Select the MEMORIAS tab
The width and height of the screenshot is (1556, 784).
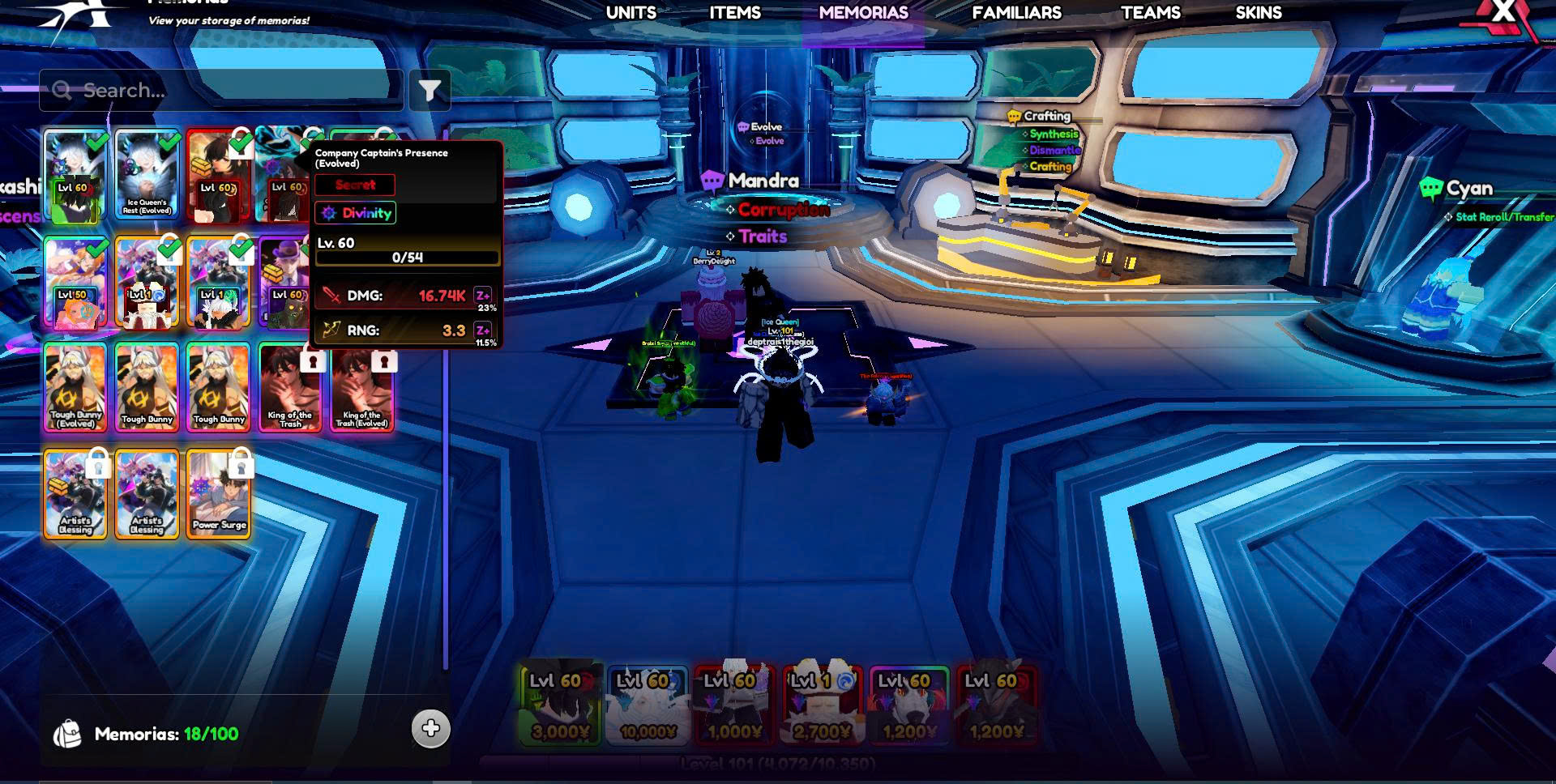(863, 13)
